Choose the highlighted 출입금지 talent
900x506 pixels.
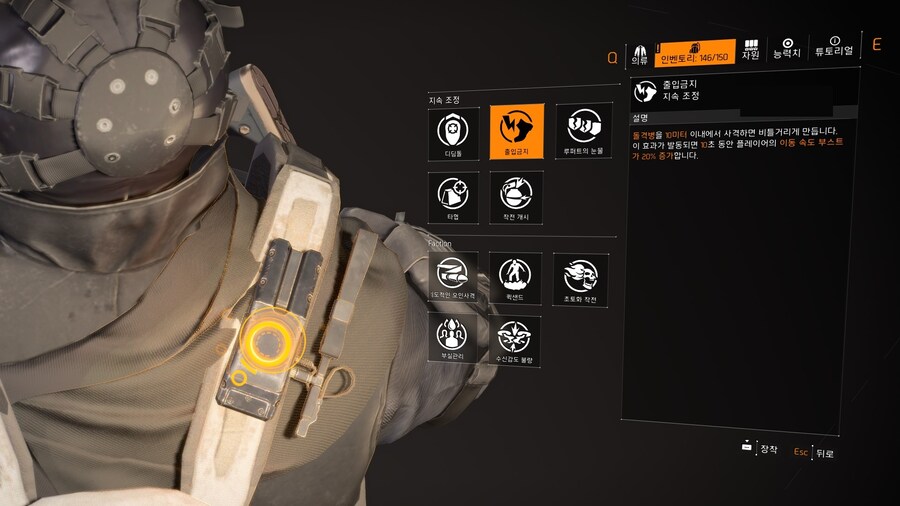pos(517,132)
